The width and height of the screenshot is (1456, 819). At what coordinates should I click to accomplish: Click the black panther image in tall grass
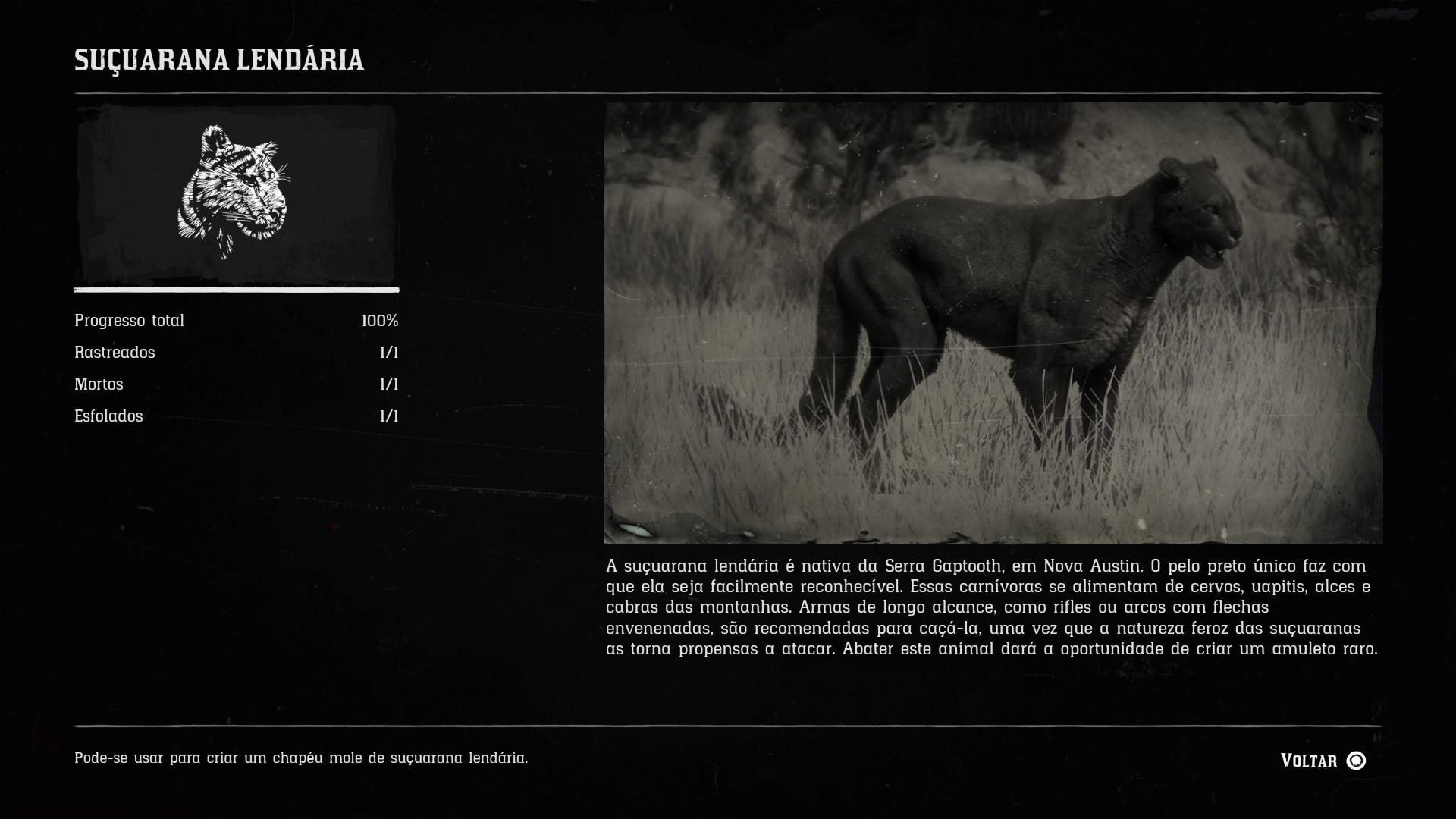(x=993, y=322)
